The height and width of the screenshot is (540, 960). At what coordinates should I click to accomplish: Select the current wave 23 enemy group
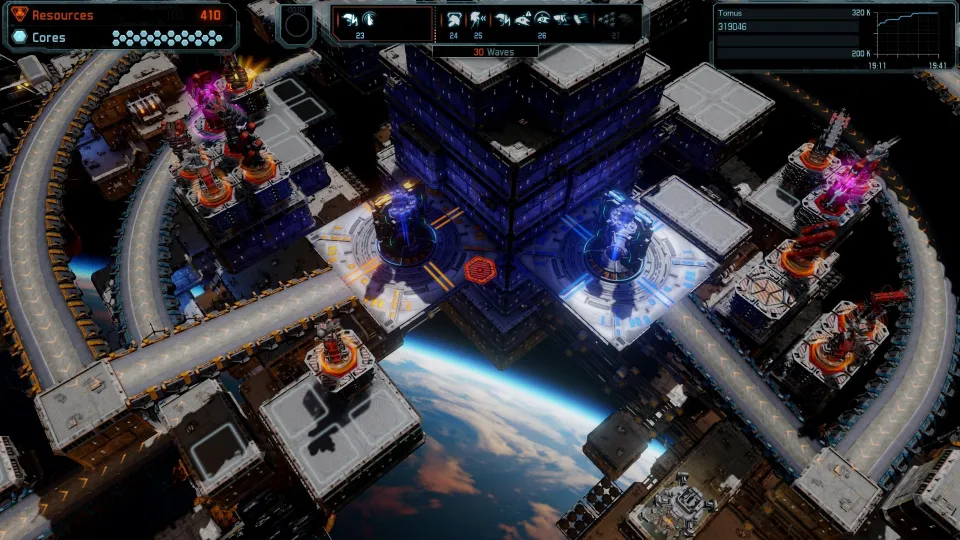coord(358,20)
